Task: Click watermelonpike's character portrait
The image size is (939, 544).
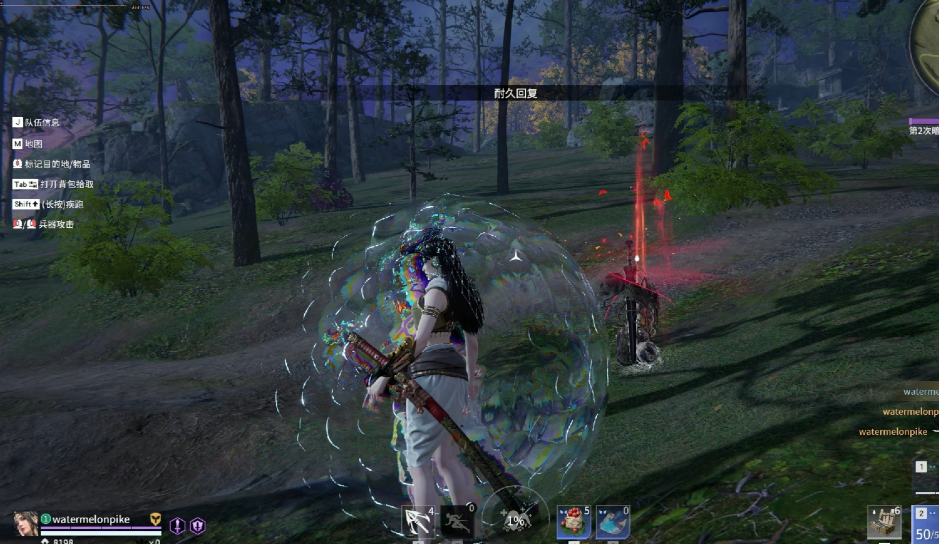Action: (25, 523)
